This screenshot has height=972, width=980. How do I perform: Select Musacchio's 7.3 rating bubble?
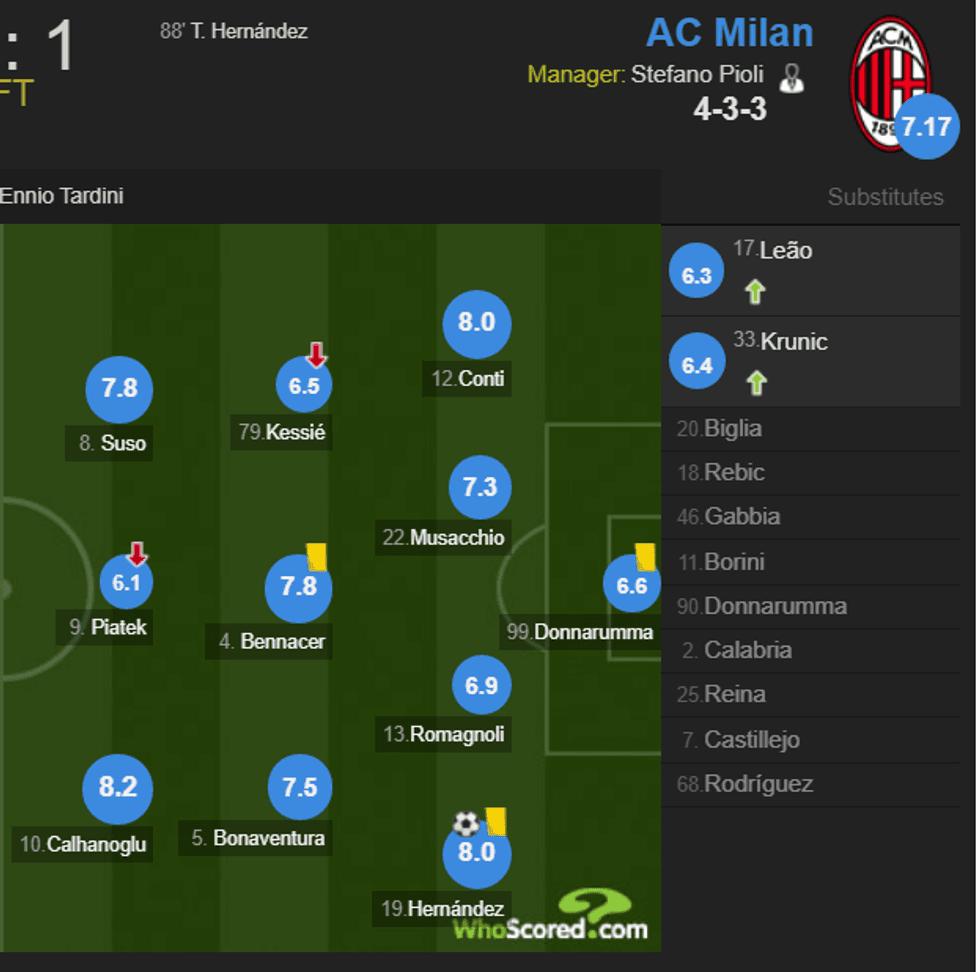(x=480, y=487)
